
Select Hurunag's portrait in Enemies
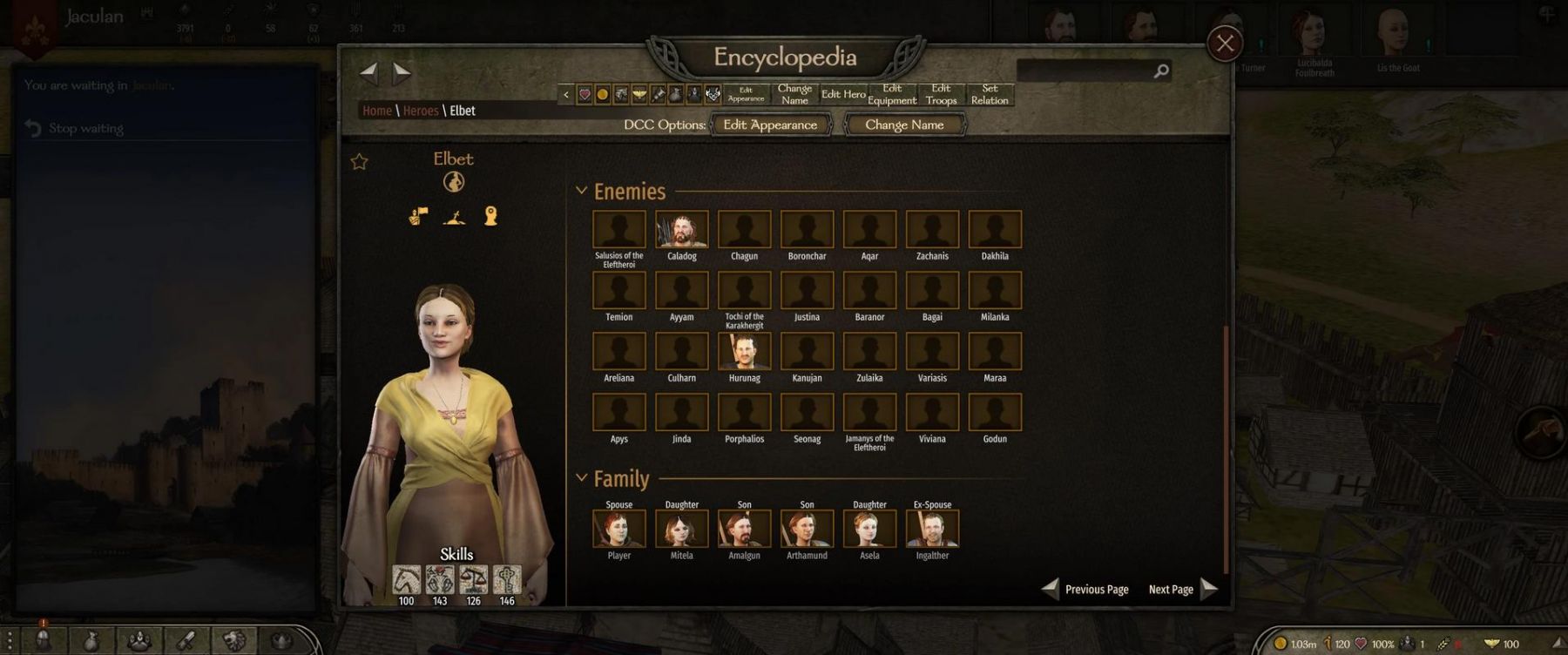click(744, 352)
